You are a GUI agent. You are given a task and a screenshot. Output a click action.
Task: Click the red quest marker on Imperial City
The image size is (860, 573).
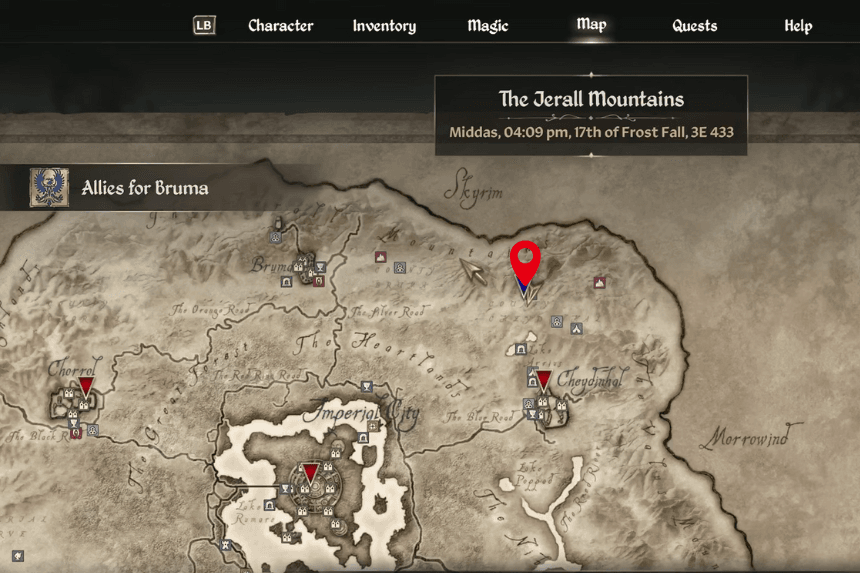tap(311, 472)
